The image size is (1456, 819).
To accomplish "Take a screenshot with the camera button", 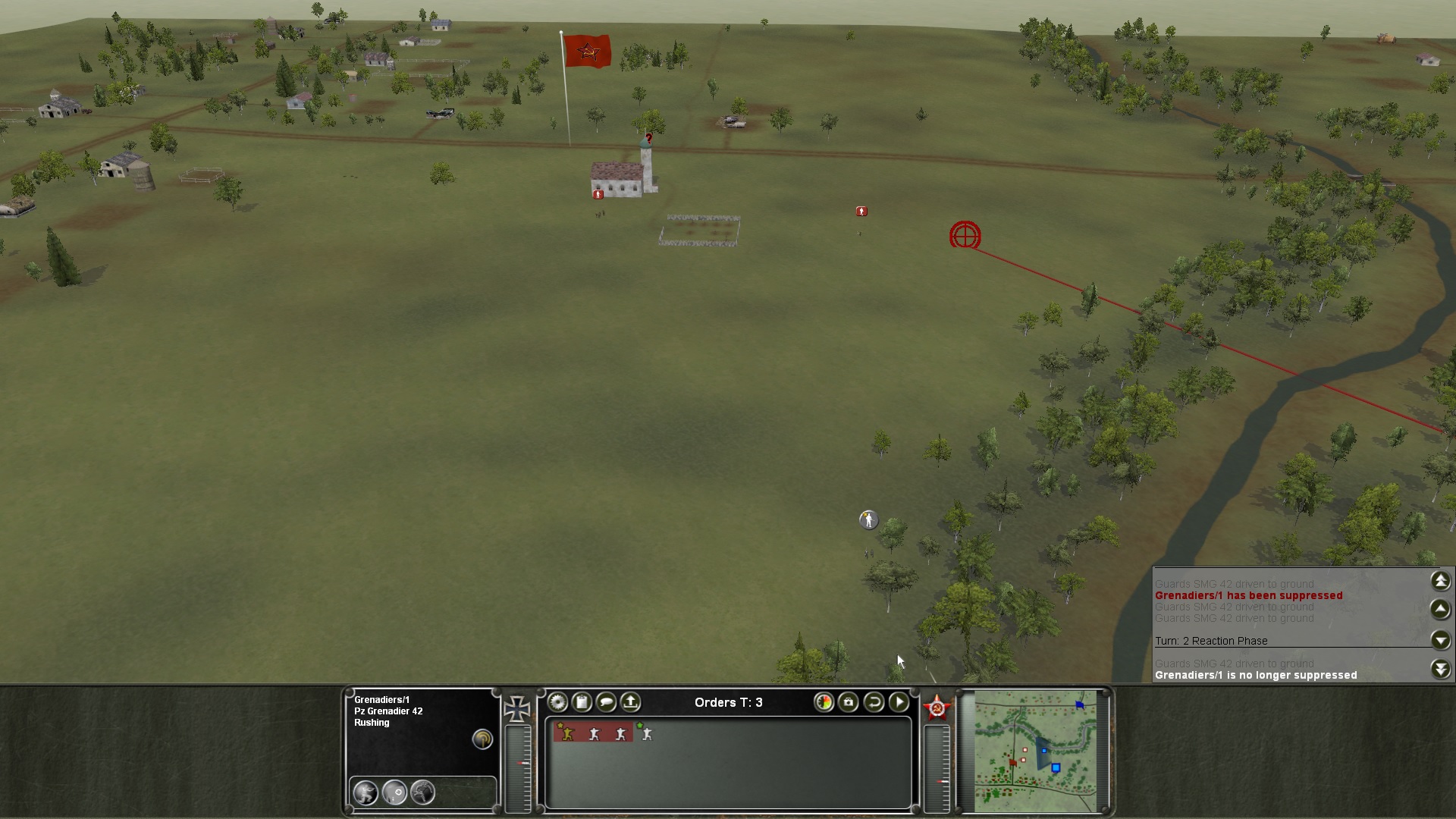I will click(849, 702).
